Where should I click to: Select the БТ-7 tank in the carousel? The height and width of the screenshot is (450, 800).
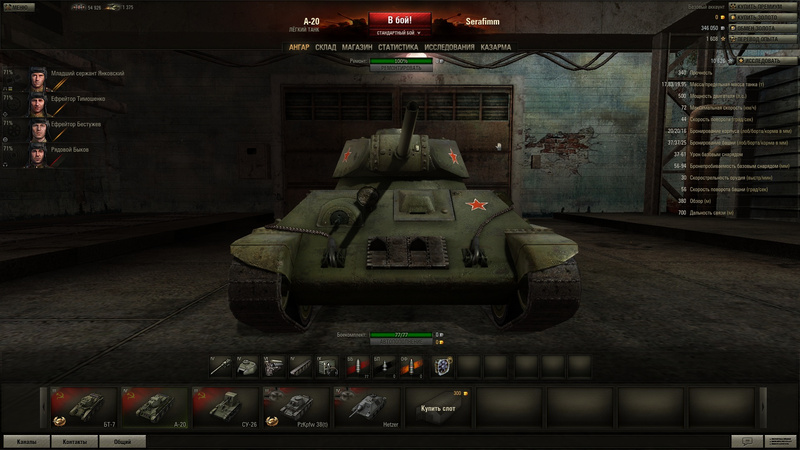(84, 408)
